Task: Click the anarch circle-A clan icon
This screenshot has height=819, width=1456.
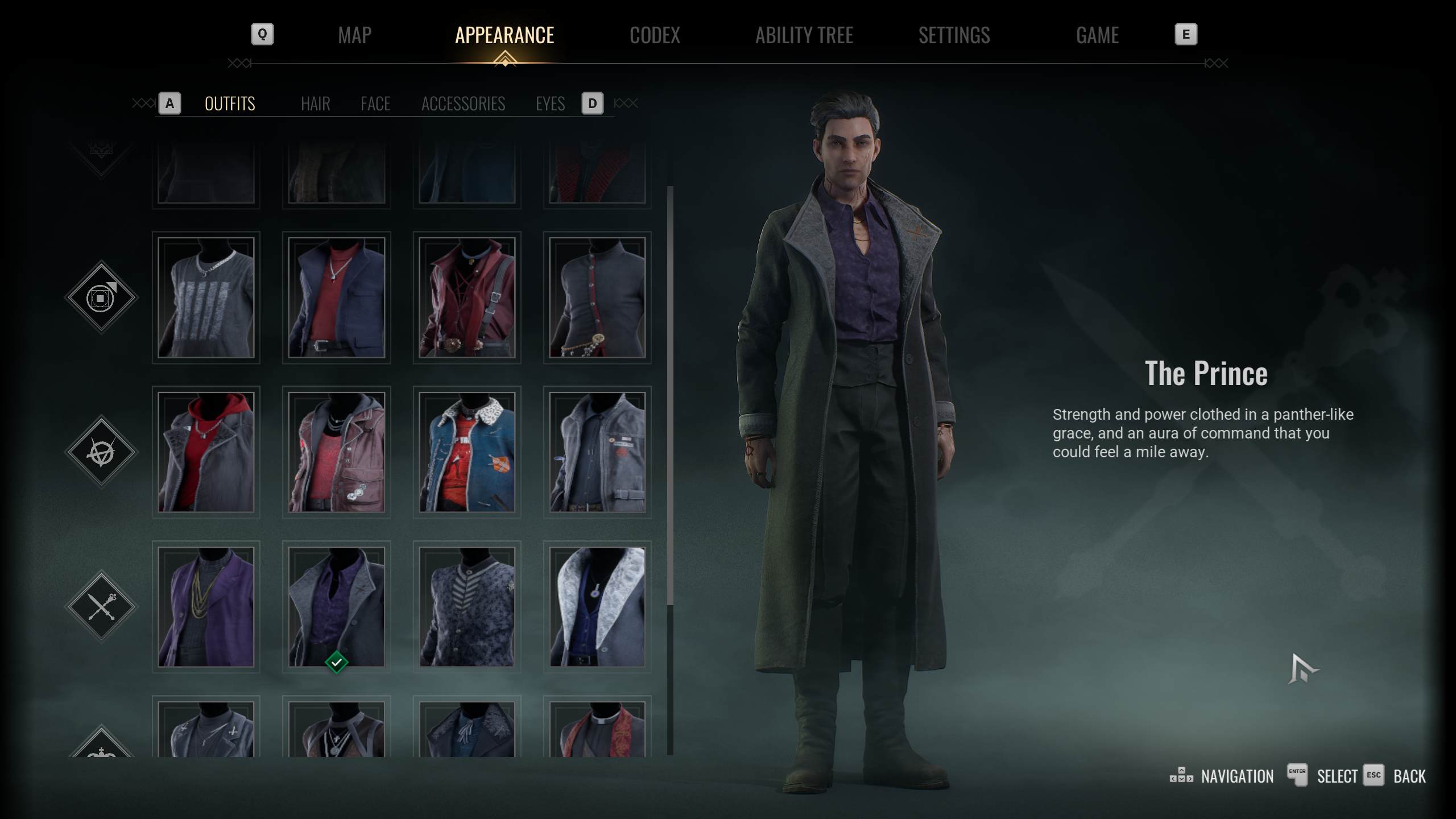Action: tap(101, 452)
